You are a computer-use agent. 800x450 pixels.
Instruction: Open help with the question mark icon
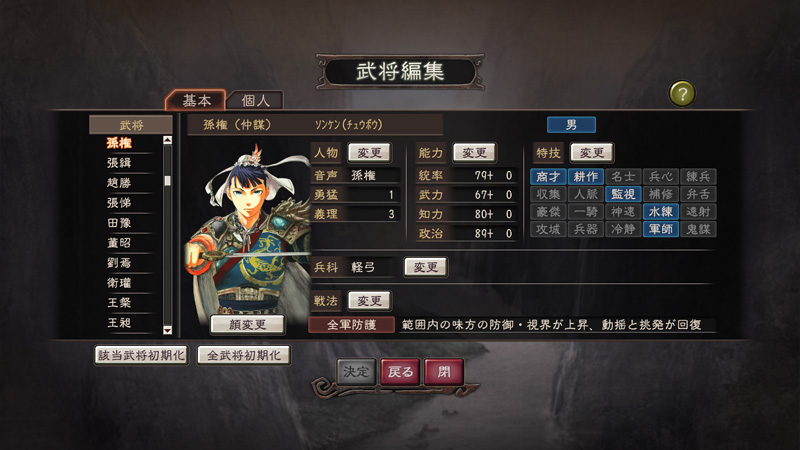click(682, 94)
